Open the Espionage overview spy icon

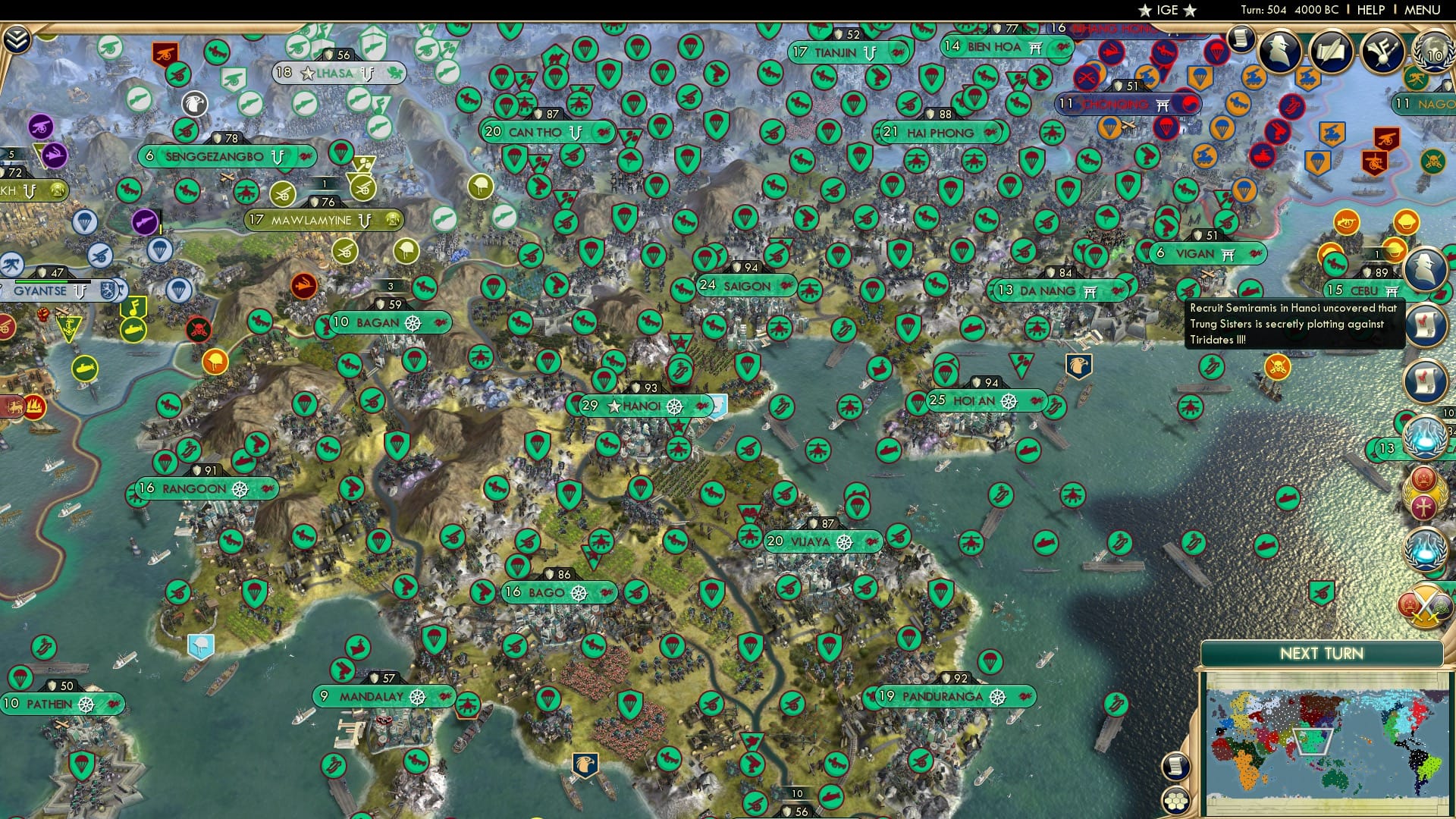click(1279, 50)
